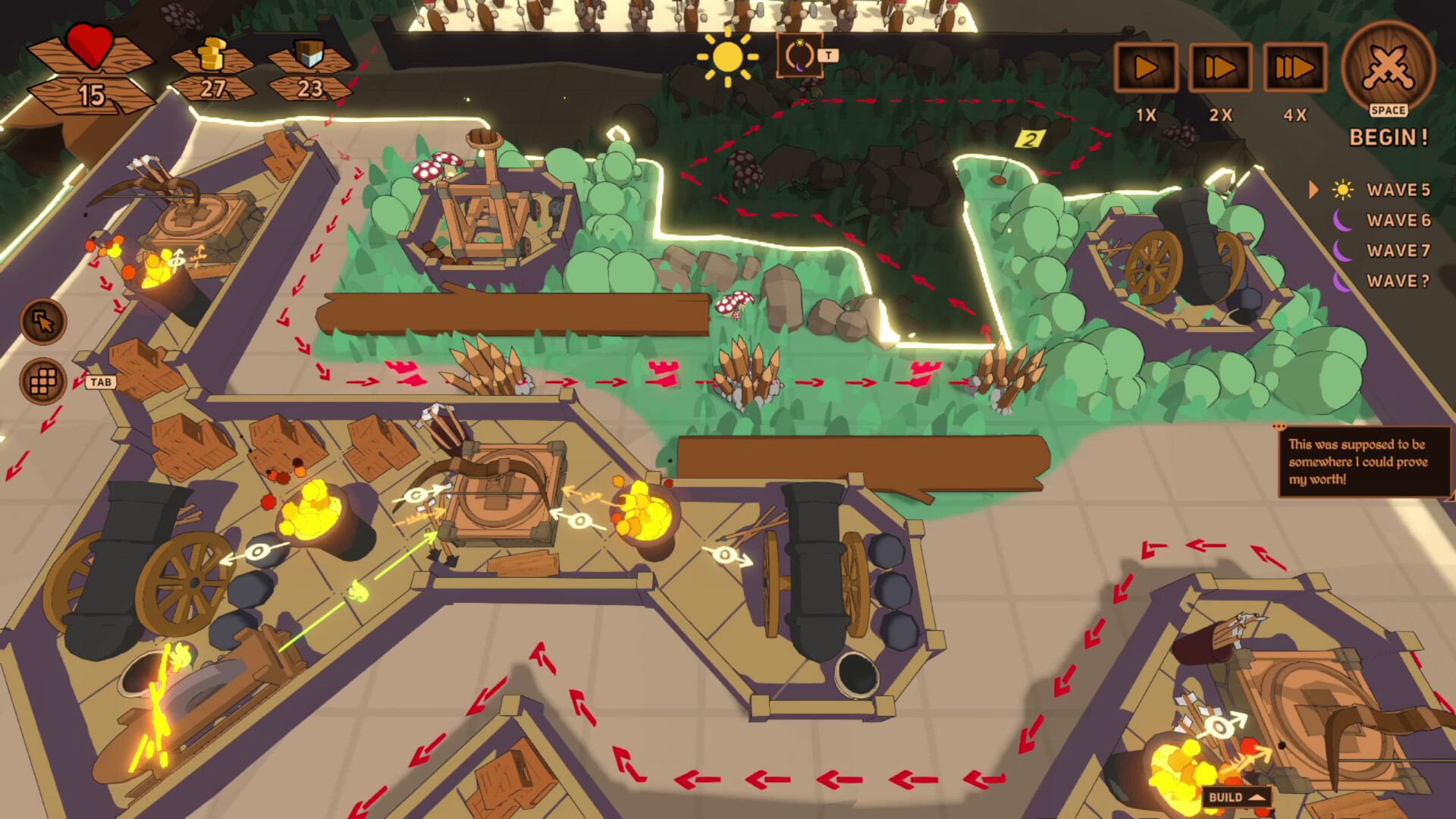Enable 2X game speed
The height and width of the screenshot is (819, 1456).
[x=1222, y=68]
